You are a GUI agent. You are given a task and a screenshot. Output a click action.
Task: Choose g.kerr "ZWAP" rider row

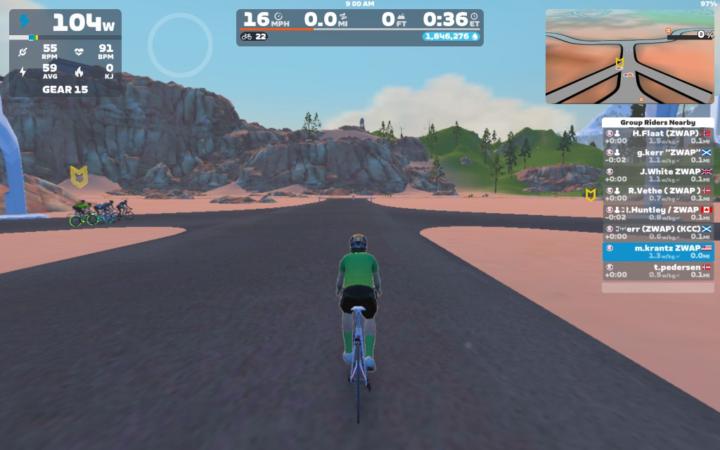click(657, 155)
